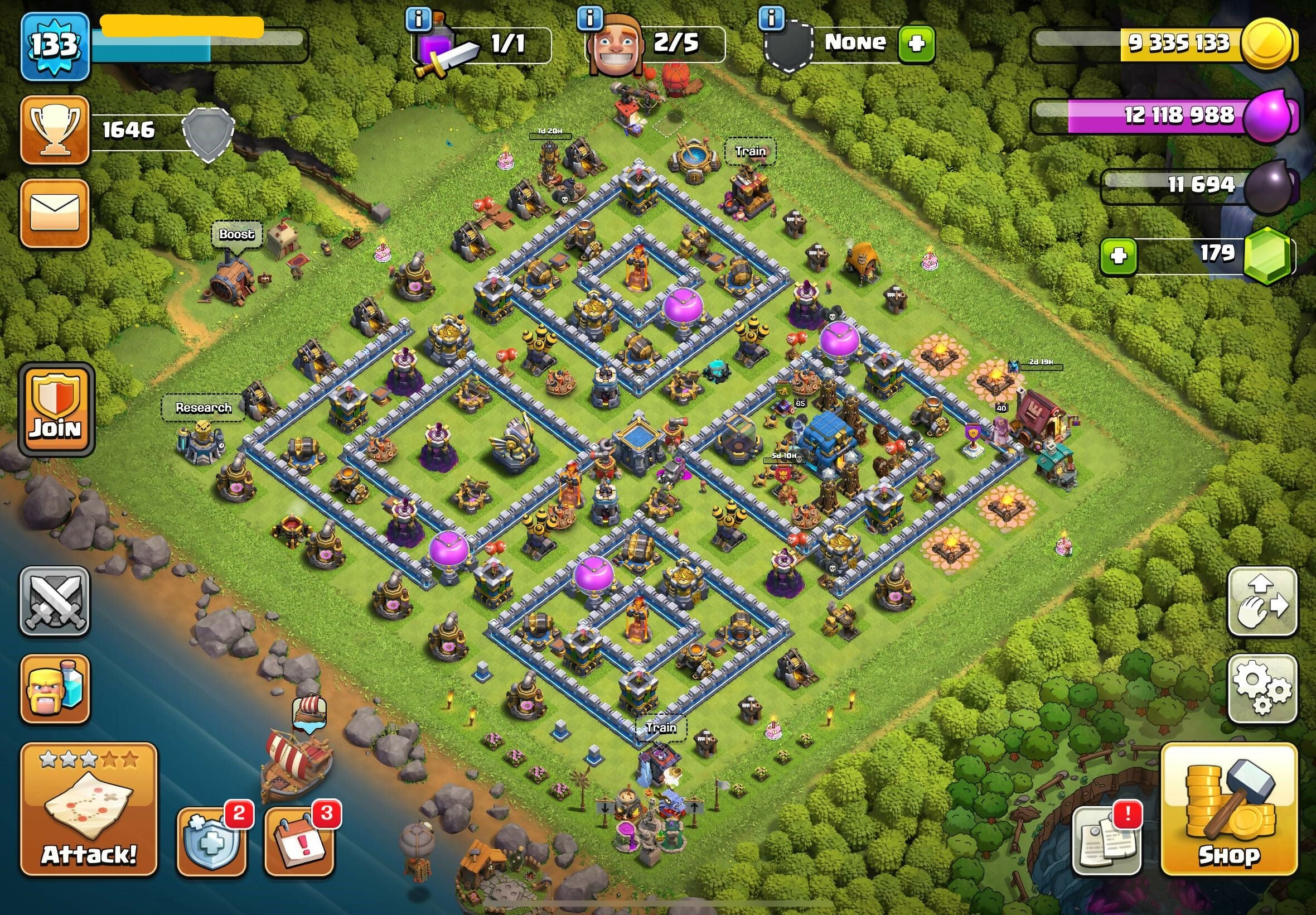Add a shield with the green plus
This screenshot has width=1316, height=915.
point(916,44)
